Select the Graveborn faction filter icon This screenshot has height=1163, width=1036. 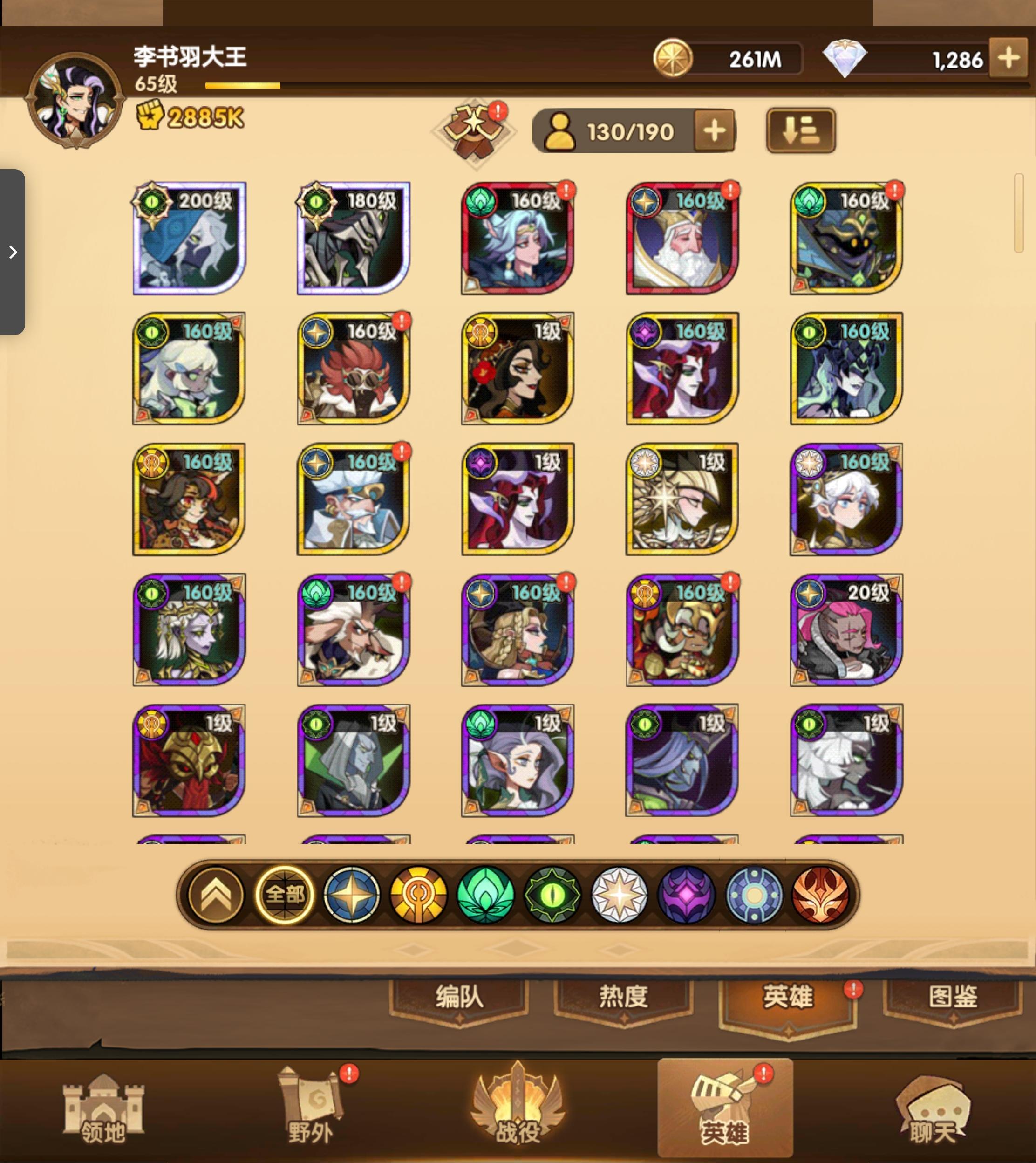tap(552, 895)
